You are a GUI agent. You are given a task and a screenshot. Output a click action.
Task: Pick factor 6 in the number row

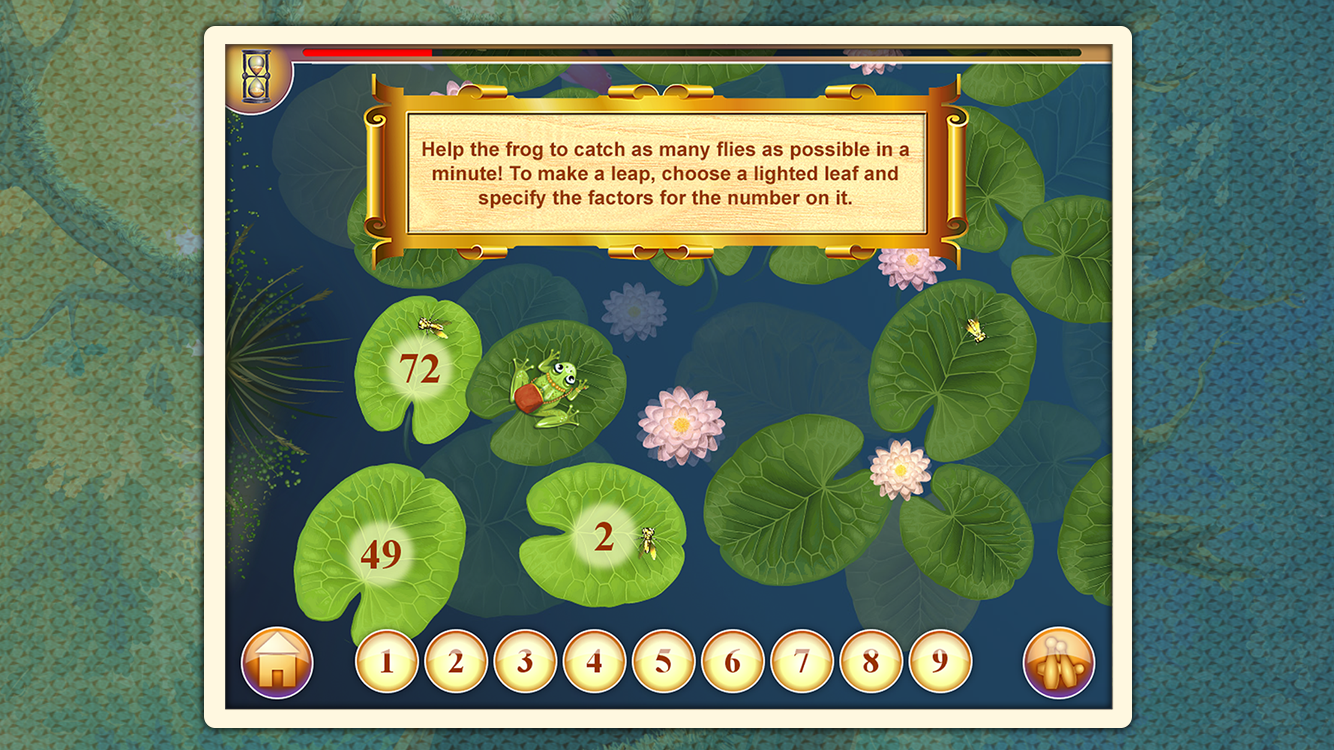732,661
